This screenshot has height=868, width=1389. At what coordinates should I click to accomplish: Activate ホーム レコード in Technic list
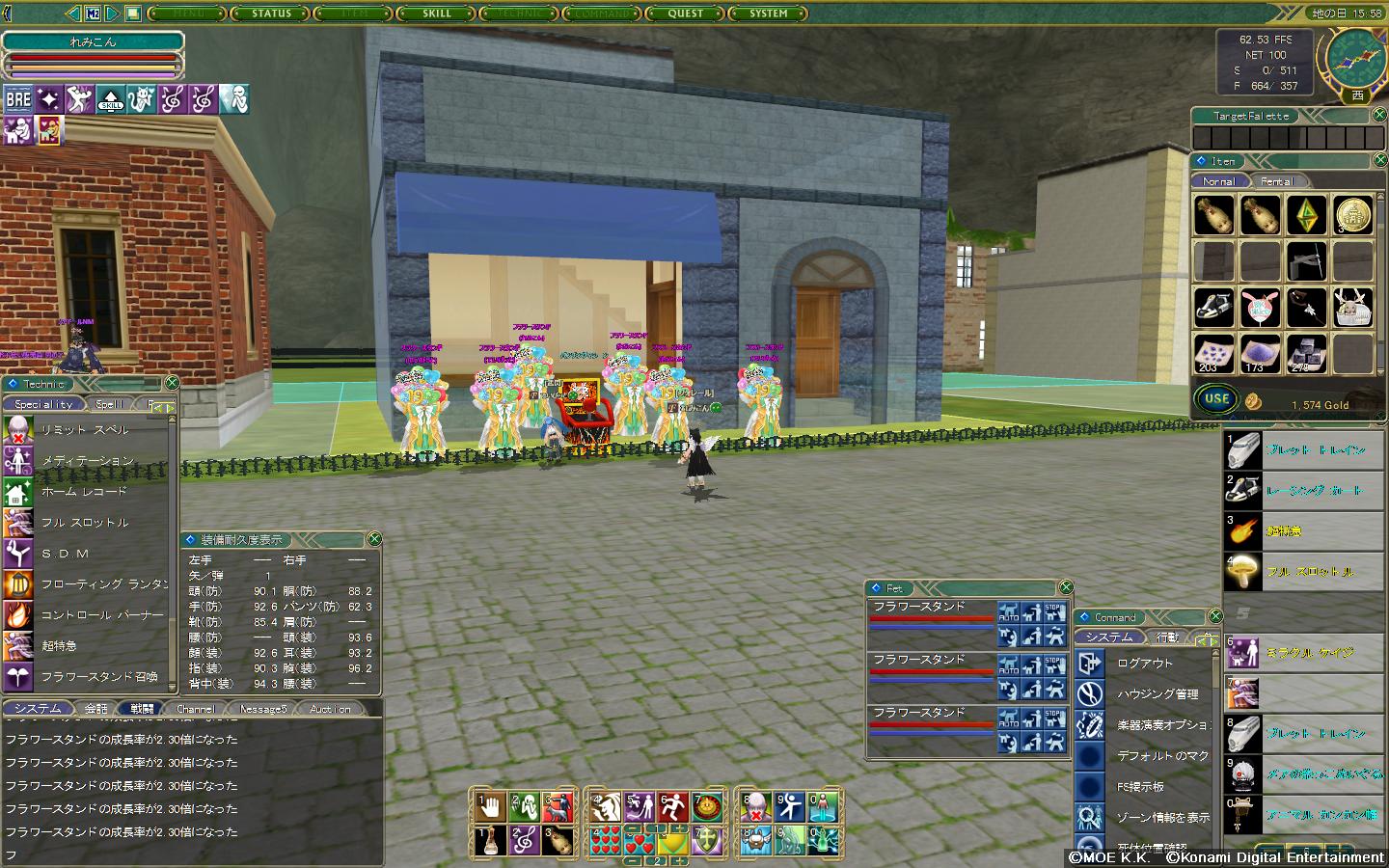click(x=84, y=492)
